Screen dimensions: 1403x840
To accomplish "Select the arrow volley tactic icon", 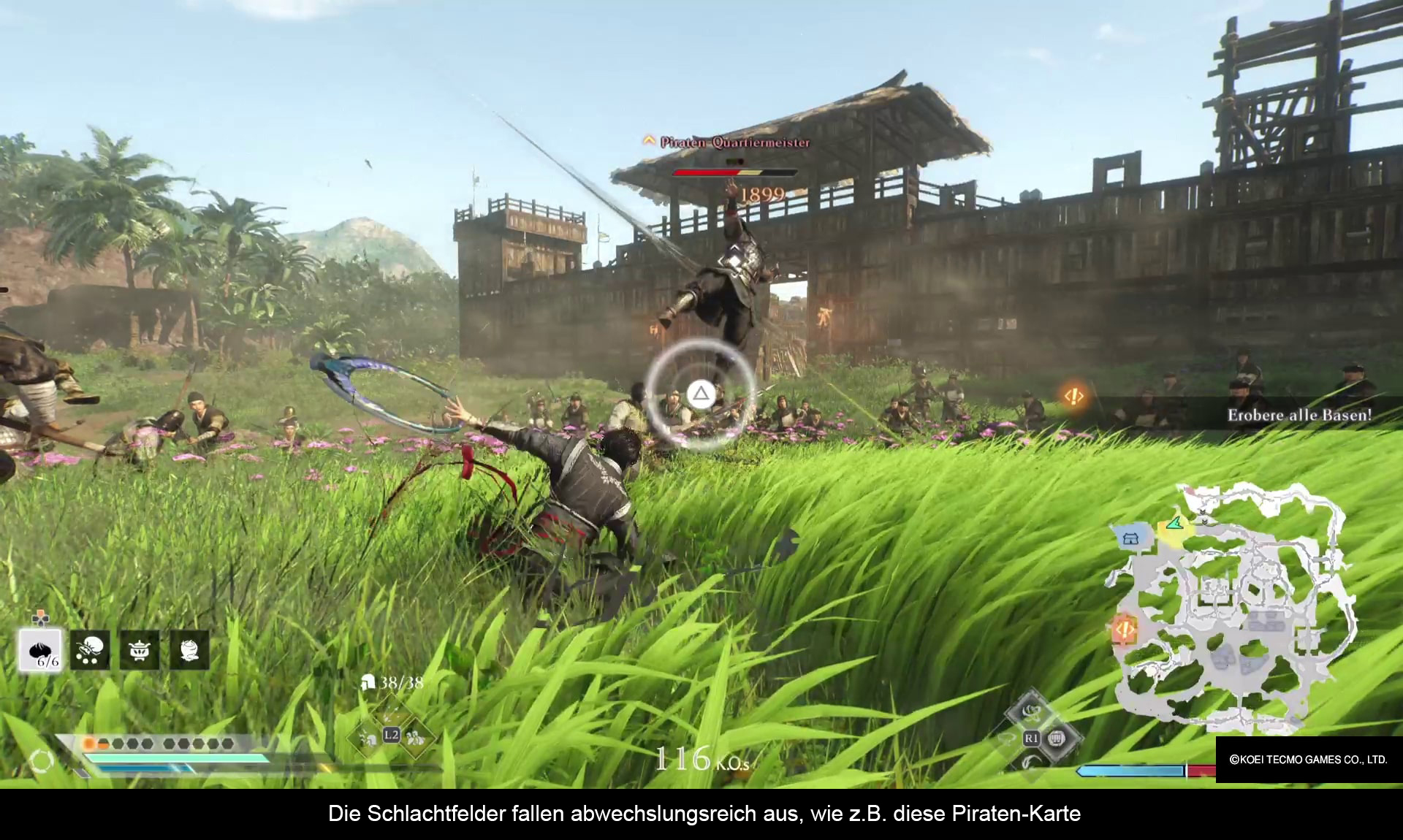I will coord(392,712).
